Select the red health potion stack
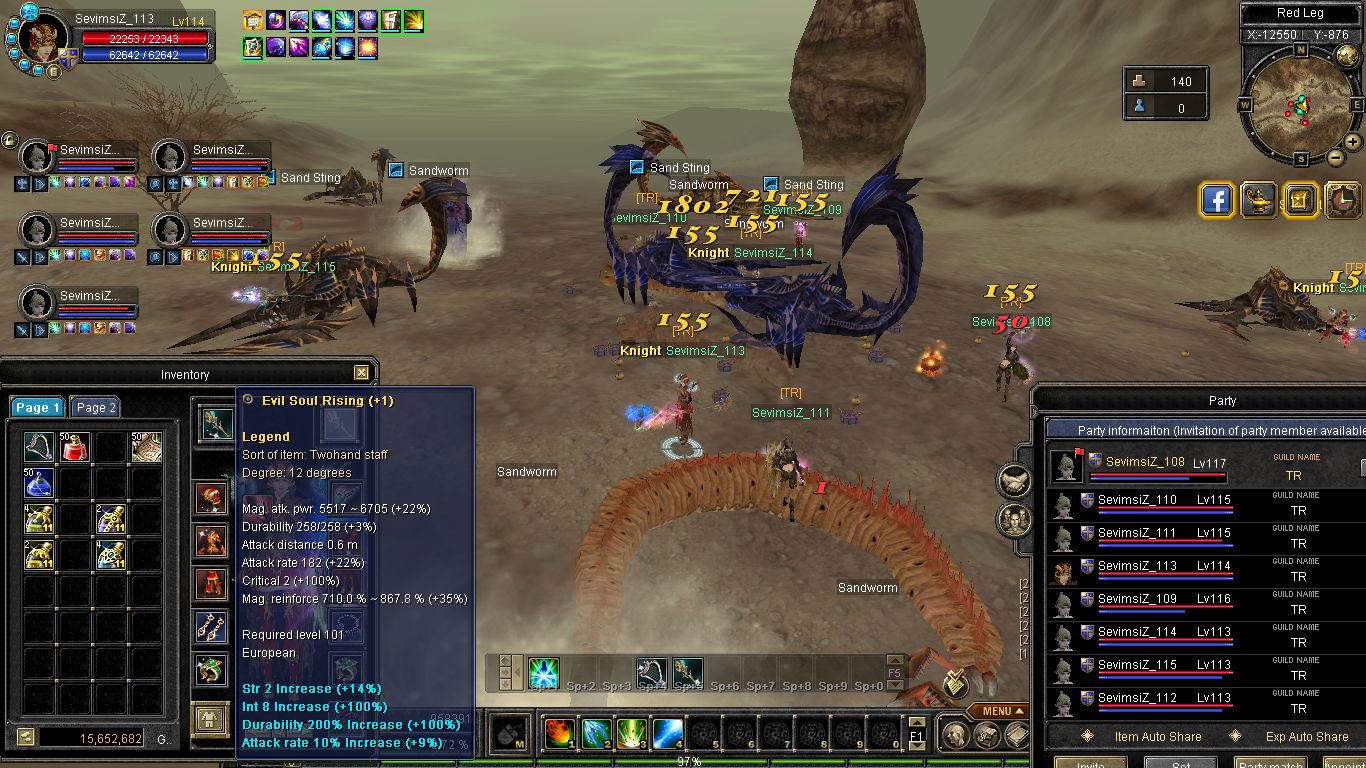 pos(75,447)
